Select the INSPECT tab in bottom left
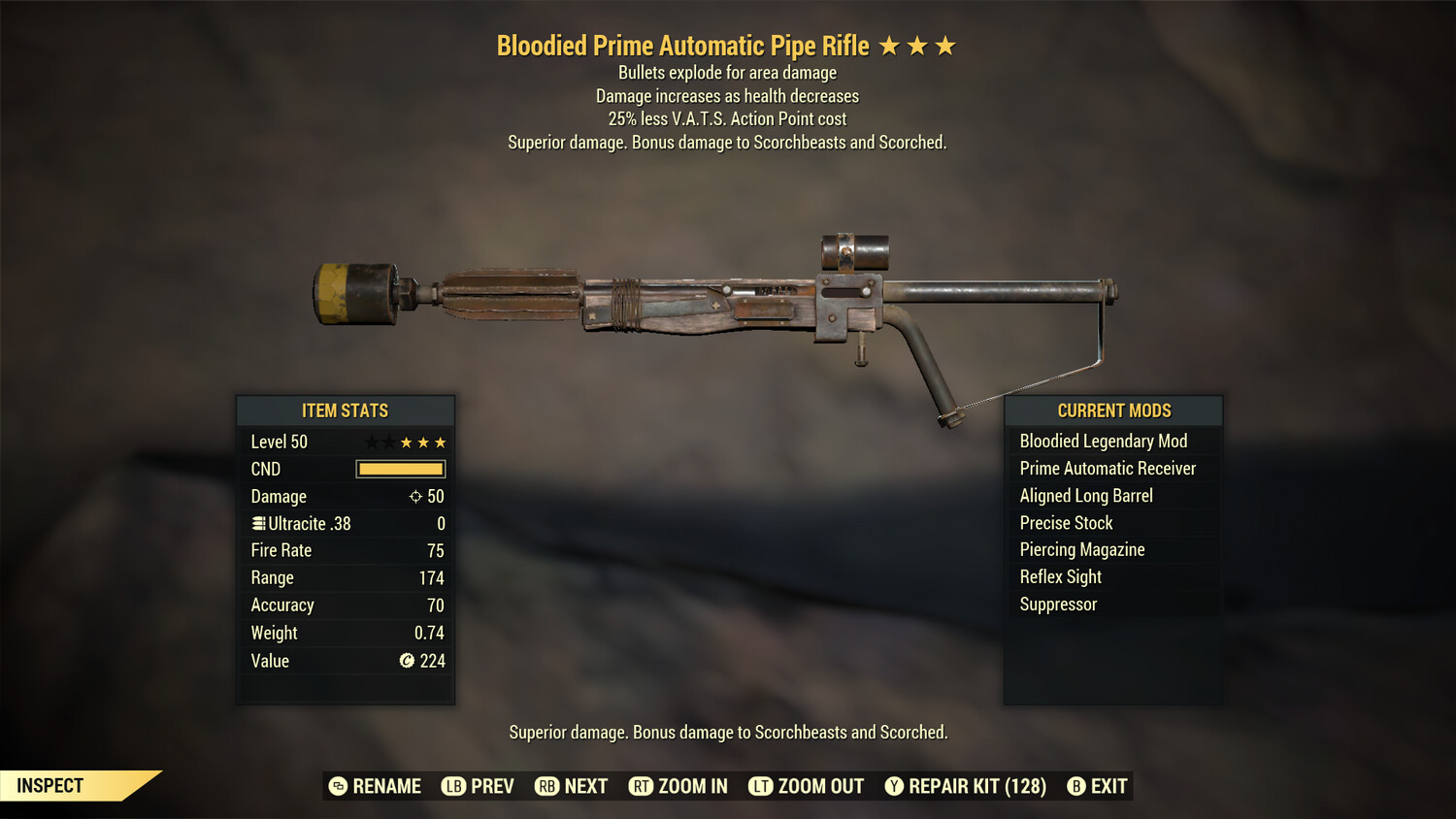1456x819 pixels. click(x=49, y=785)
